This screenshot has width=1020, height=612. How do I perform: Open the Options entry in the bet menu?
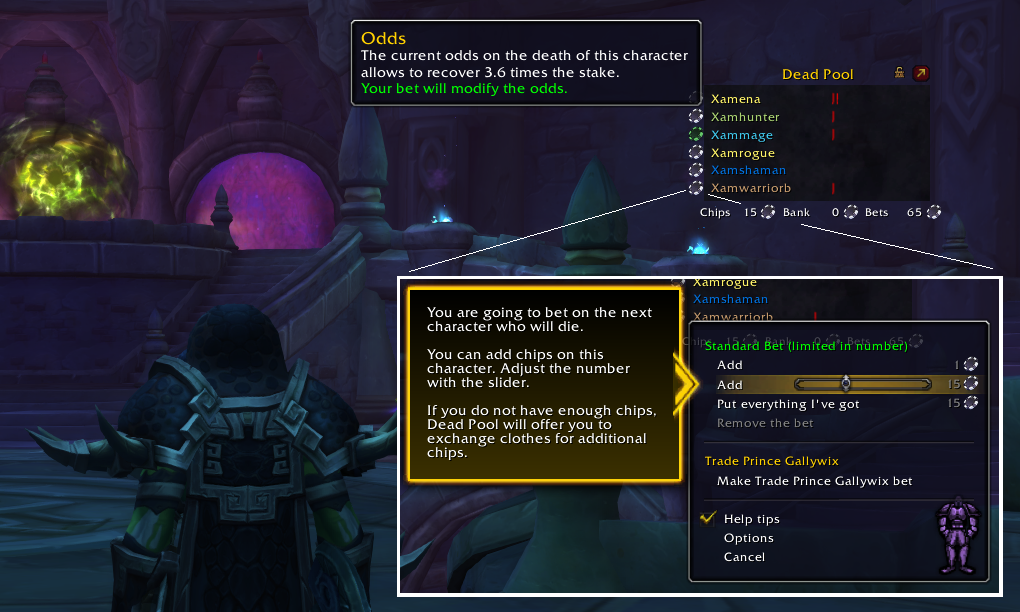pyautogui.click(x=748, y=538)
